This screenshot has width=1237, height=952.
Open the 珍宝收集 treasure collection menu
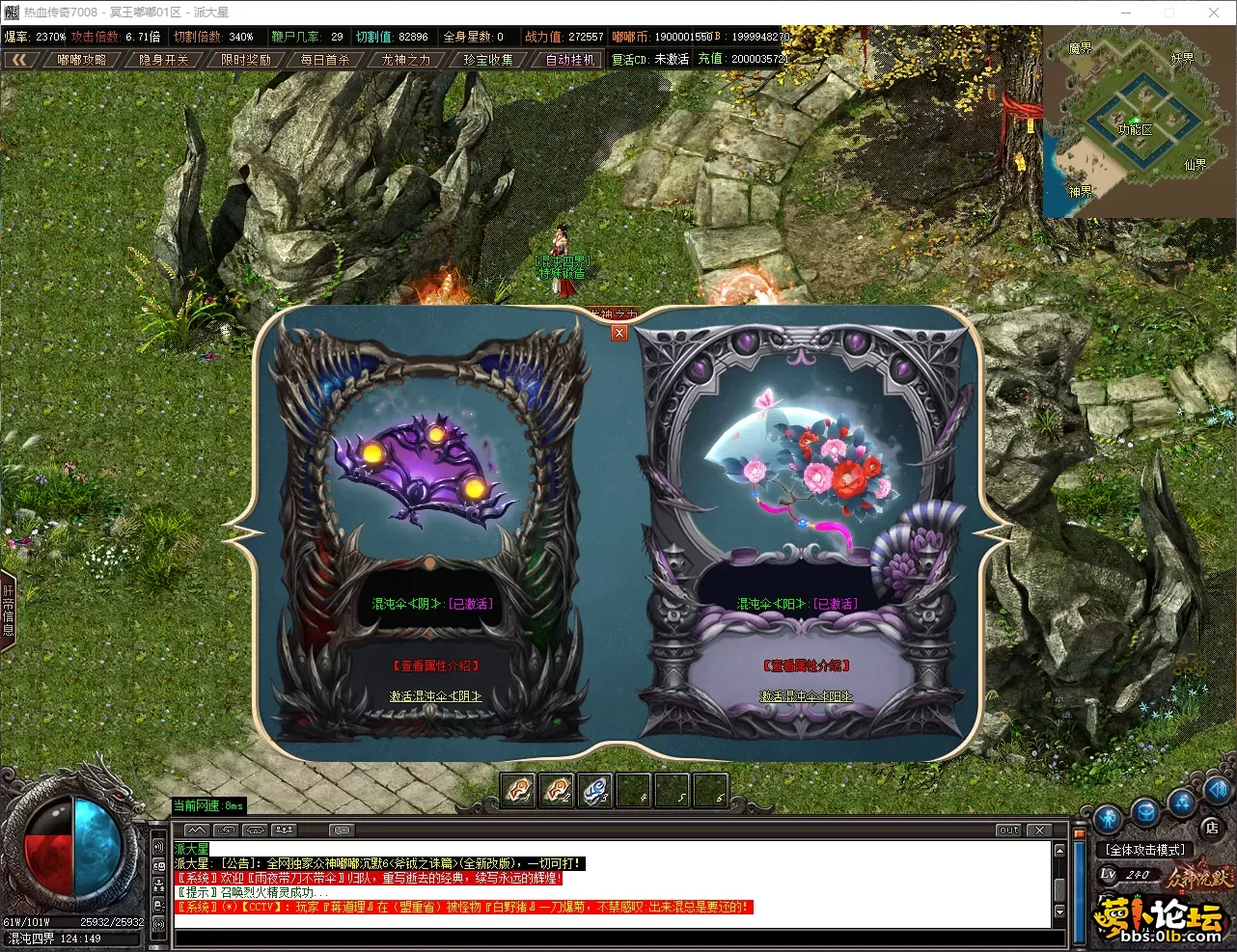(488, 60)
